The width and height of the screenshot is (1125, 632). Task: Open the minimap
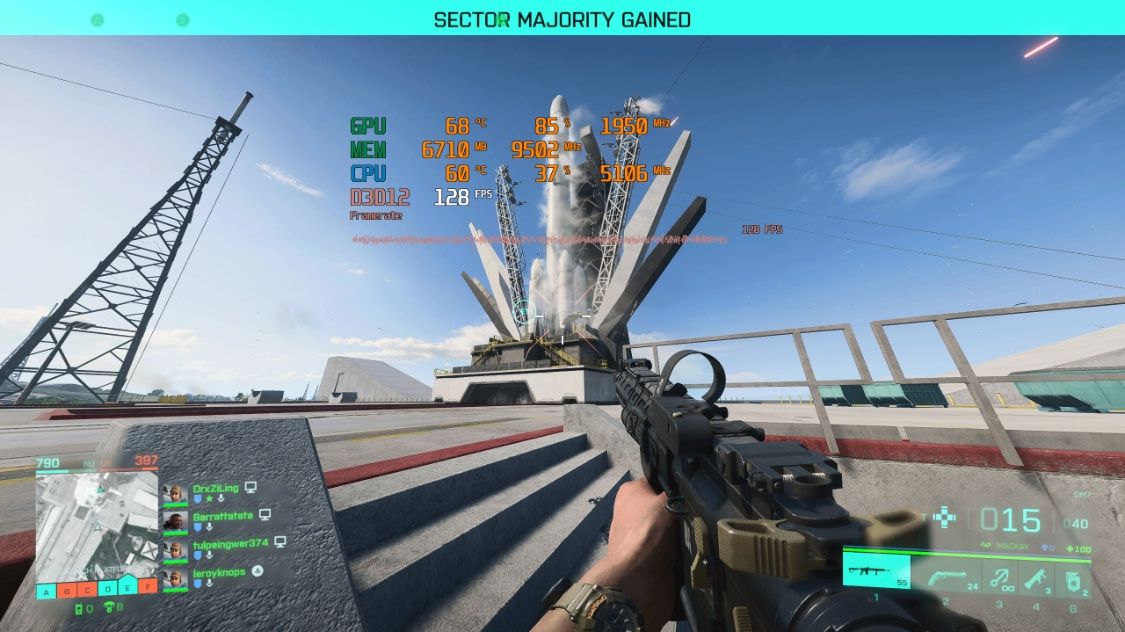pos(96,527)
